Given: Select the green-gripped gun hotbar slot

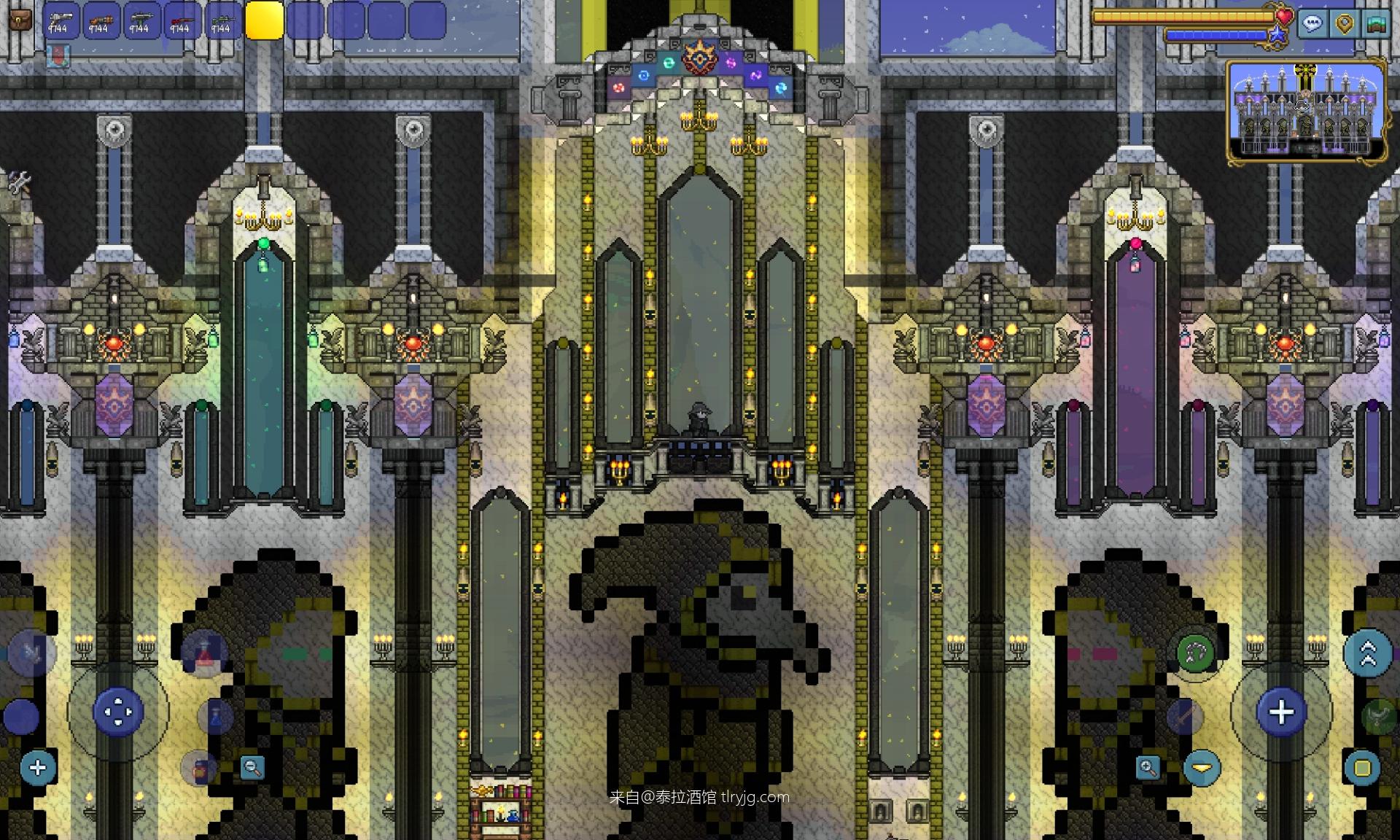Looking at the screenshot, I should tap(142, 20).
